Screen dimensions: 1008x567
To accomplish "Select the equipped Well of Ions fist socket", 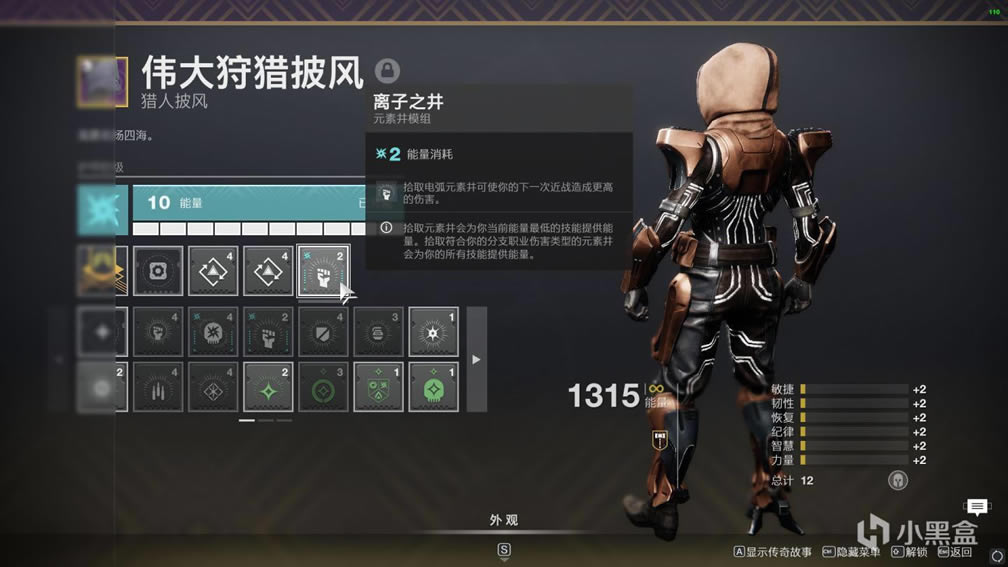I will (x=323, y=271).
